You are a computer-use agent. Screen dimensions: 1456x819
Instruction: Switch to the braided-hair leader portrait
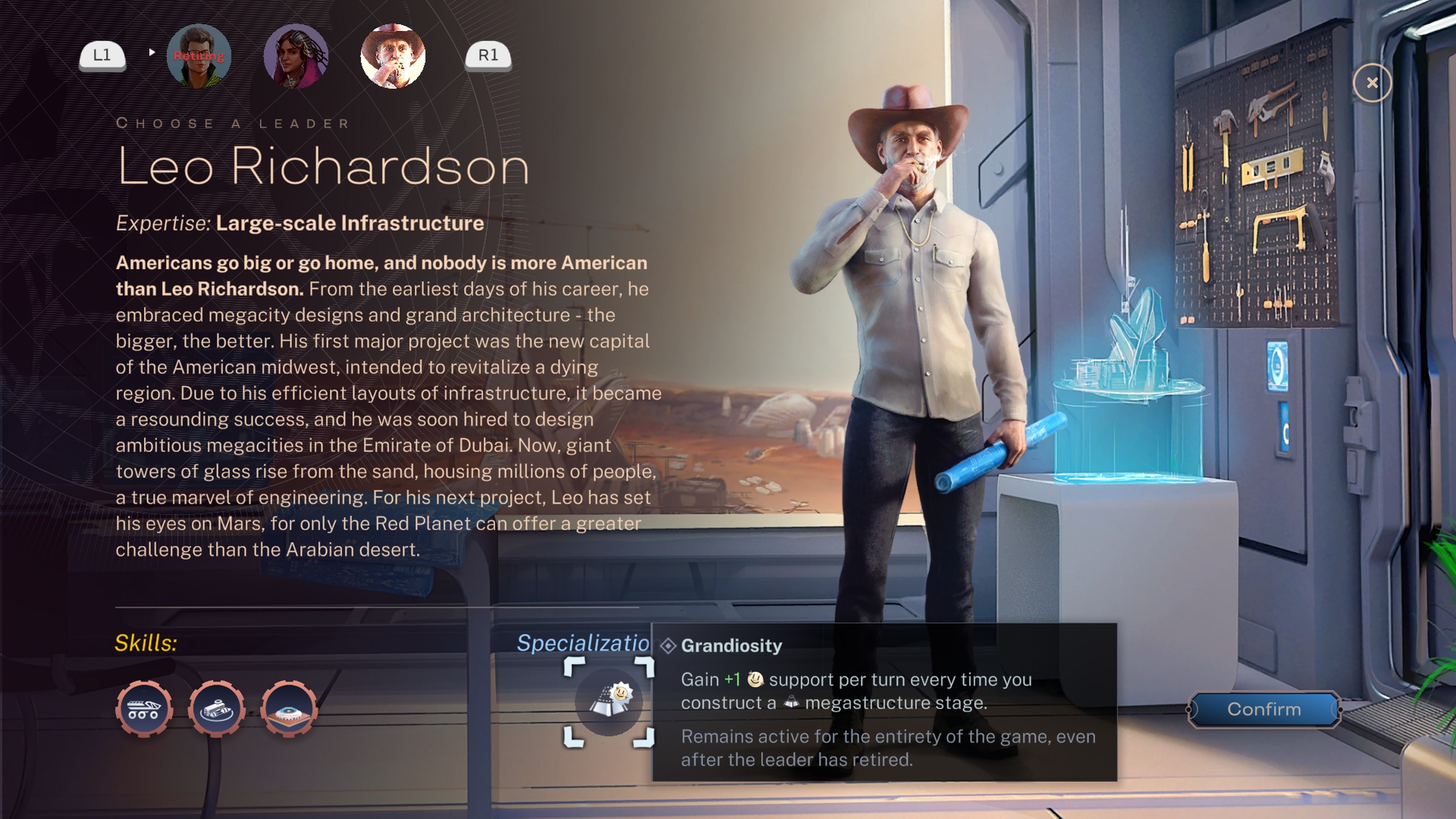[x=296, y=55]
